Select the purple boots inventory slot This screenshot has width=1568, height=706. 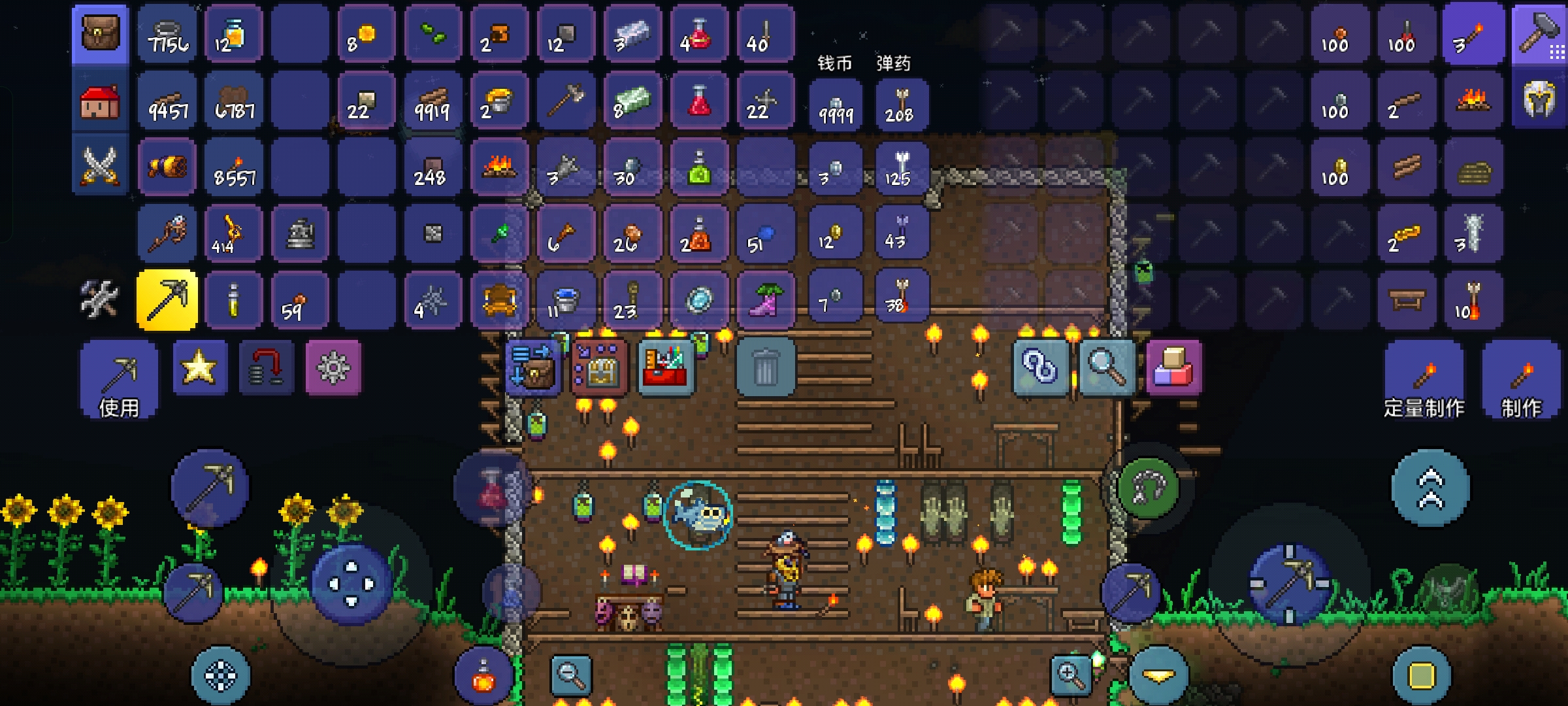[765, 300]
